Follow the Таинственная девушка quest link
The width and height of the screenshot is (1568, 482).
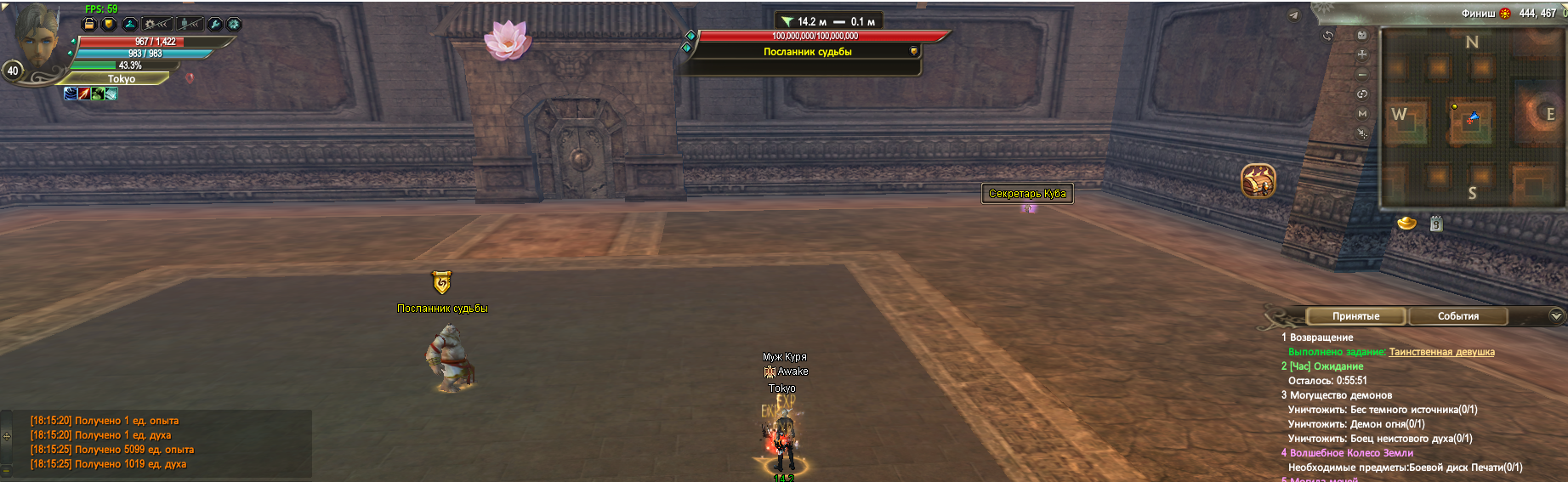point(1441,352)
